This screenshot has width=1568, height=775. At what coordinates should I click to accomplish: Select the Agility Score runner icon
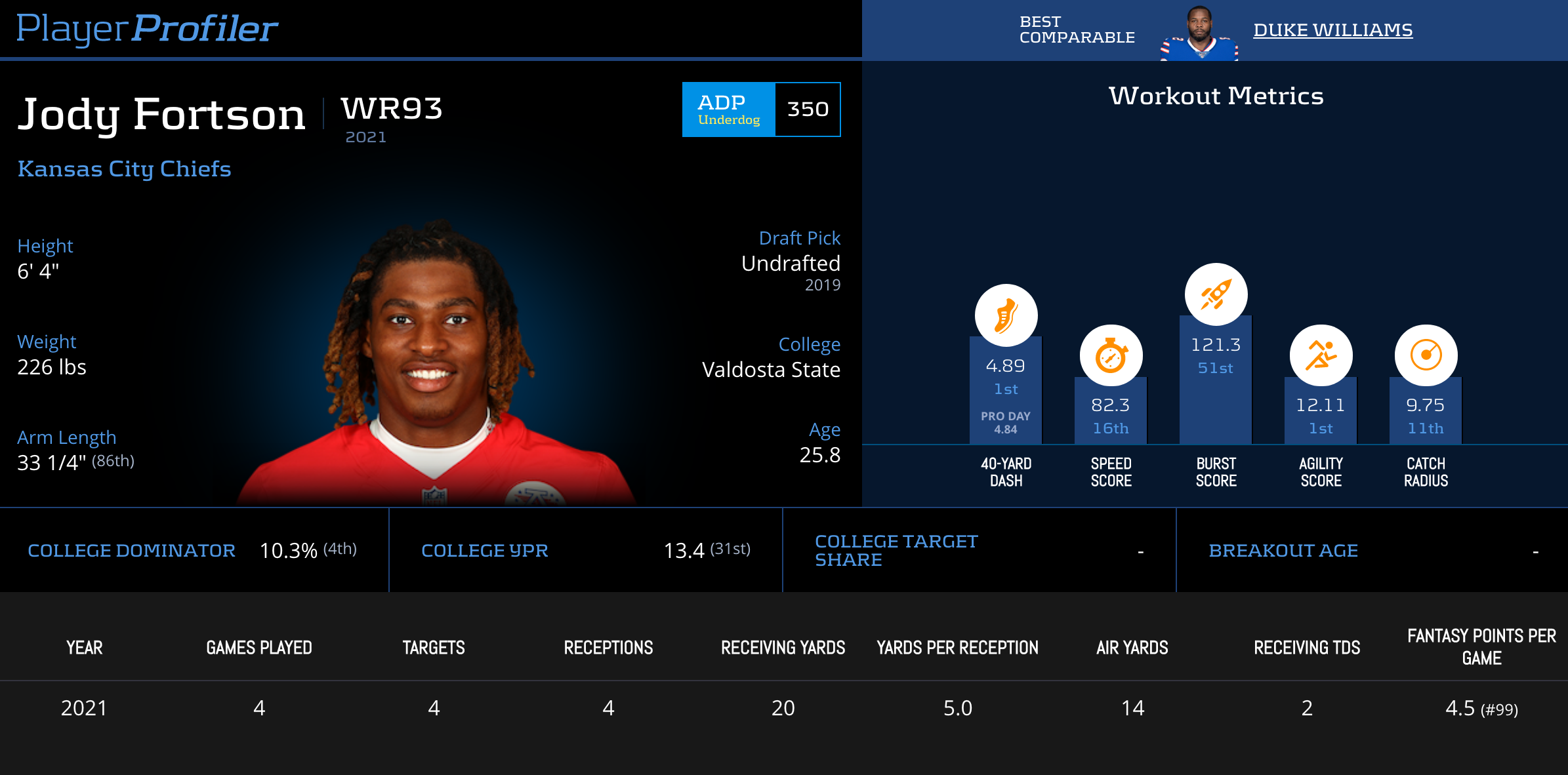click(1321, 356)
